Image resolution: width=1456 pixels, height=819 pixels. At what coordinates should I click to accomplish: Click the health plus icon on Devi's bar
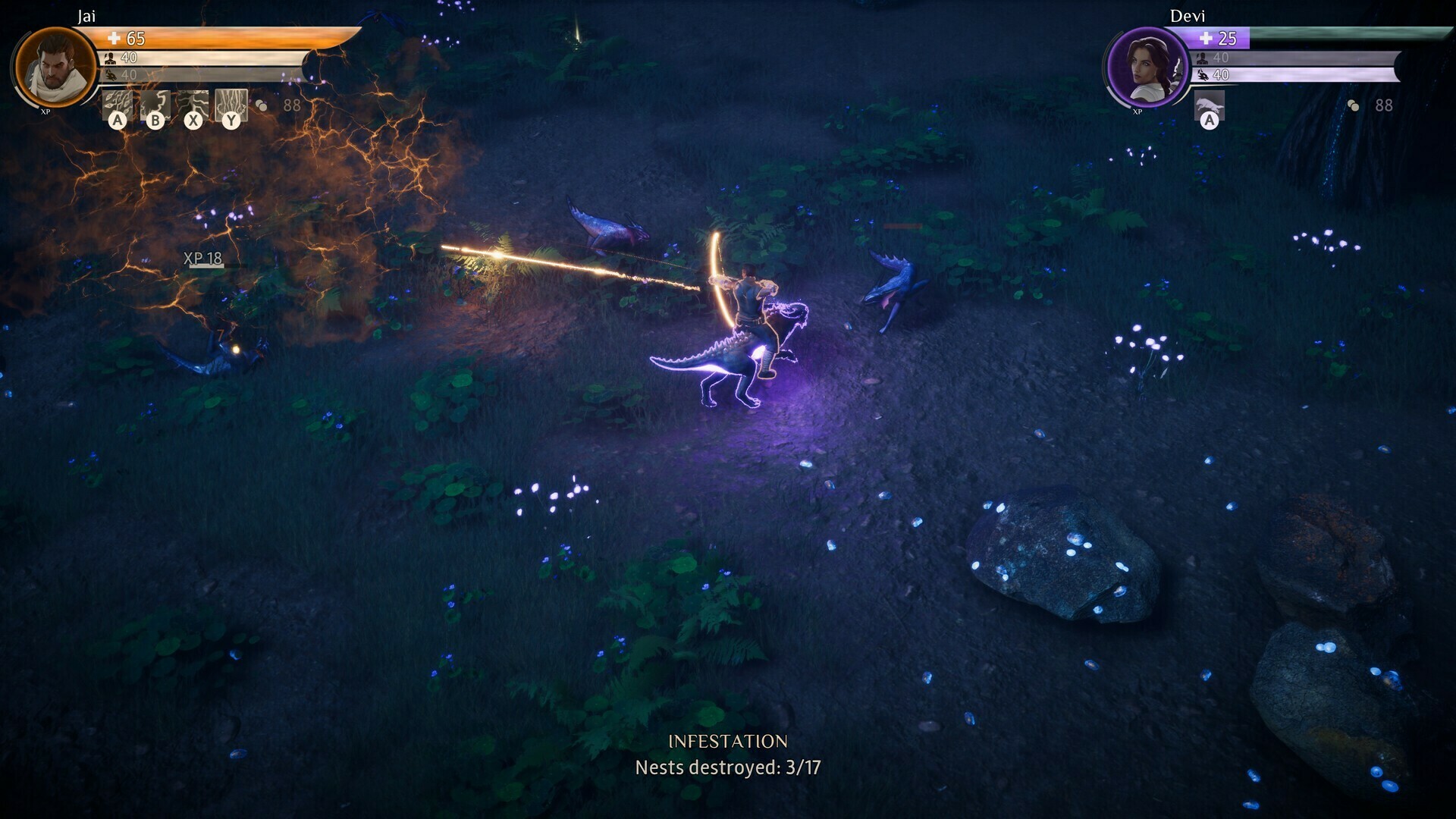(x=1206, y=39)
